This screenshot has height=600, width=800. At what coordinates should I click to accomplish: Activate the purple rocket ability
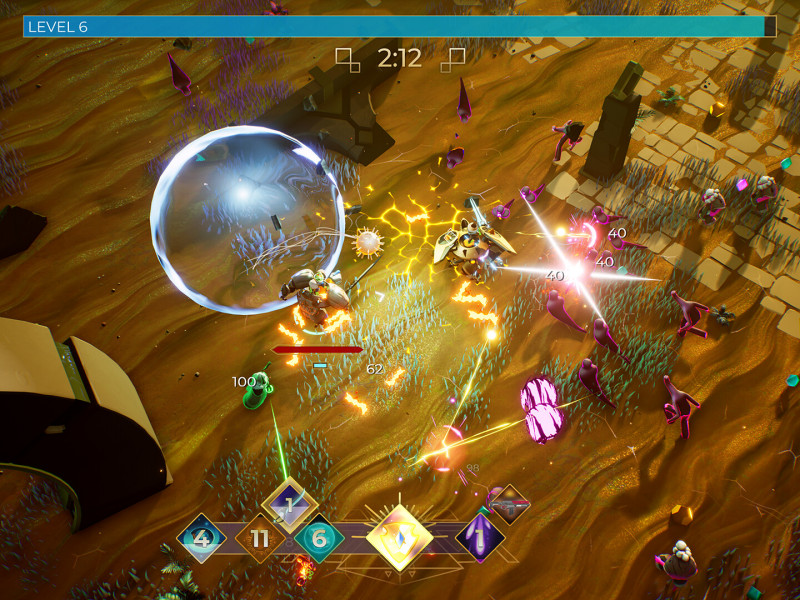click(x=480, y=538)
